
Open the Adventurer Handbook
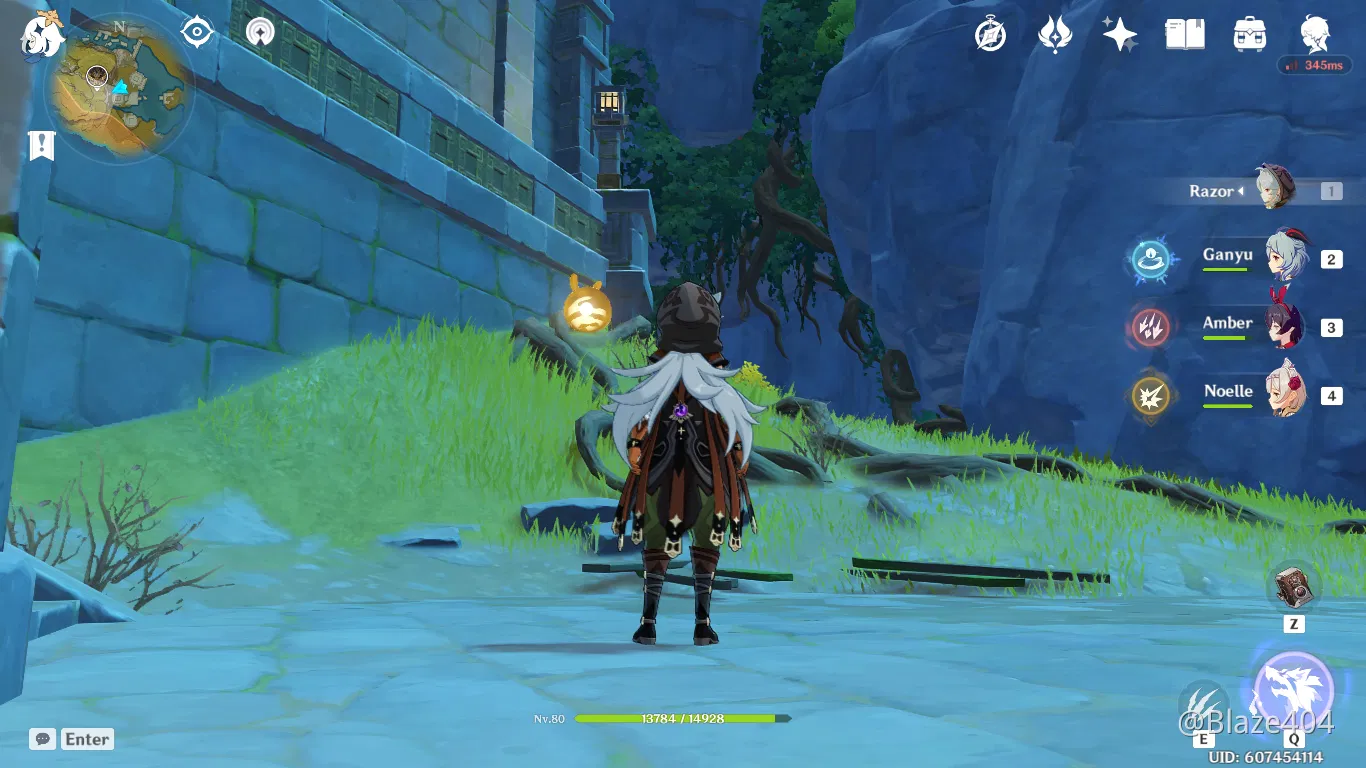1184,33
